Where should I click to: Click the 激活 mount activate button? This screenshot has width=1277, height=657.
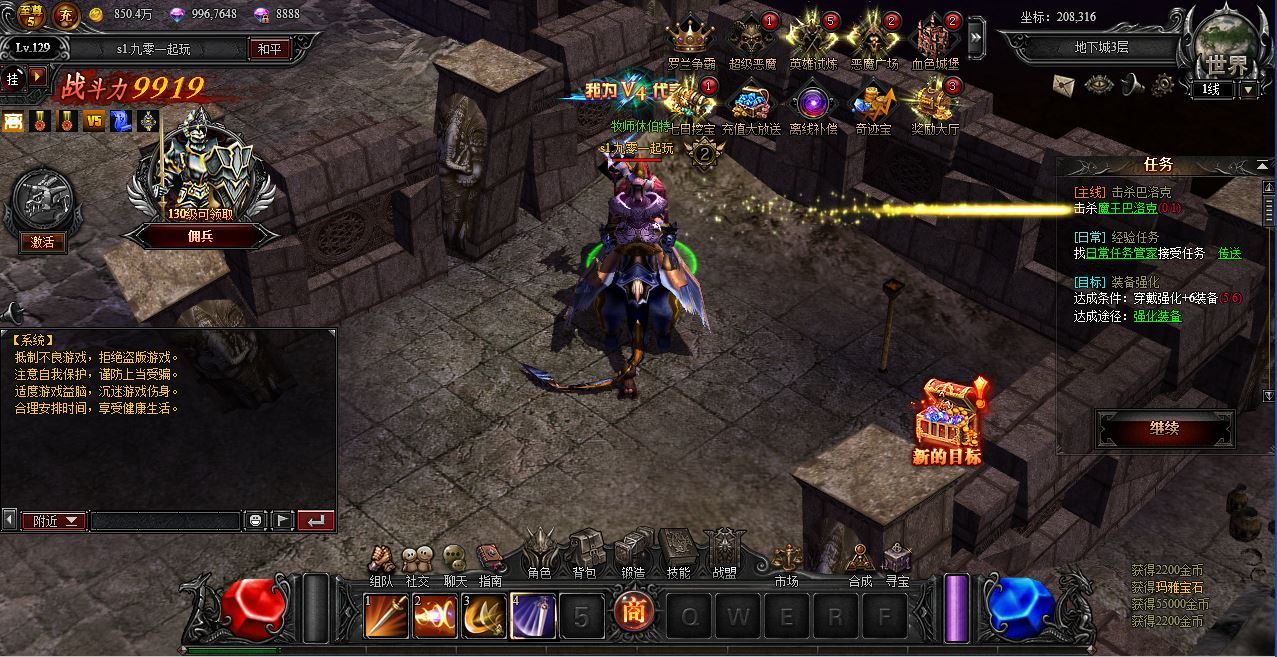point(43,241)
